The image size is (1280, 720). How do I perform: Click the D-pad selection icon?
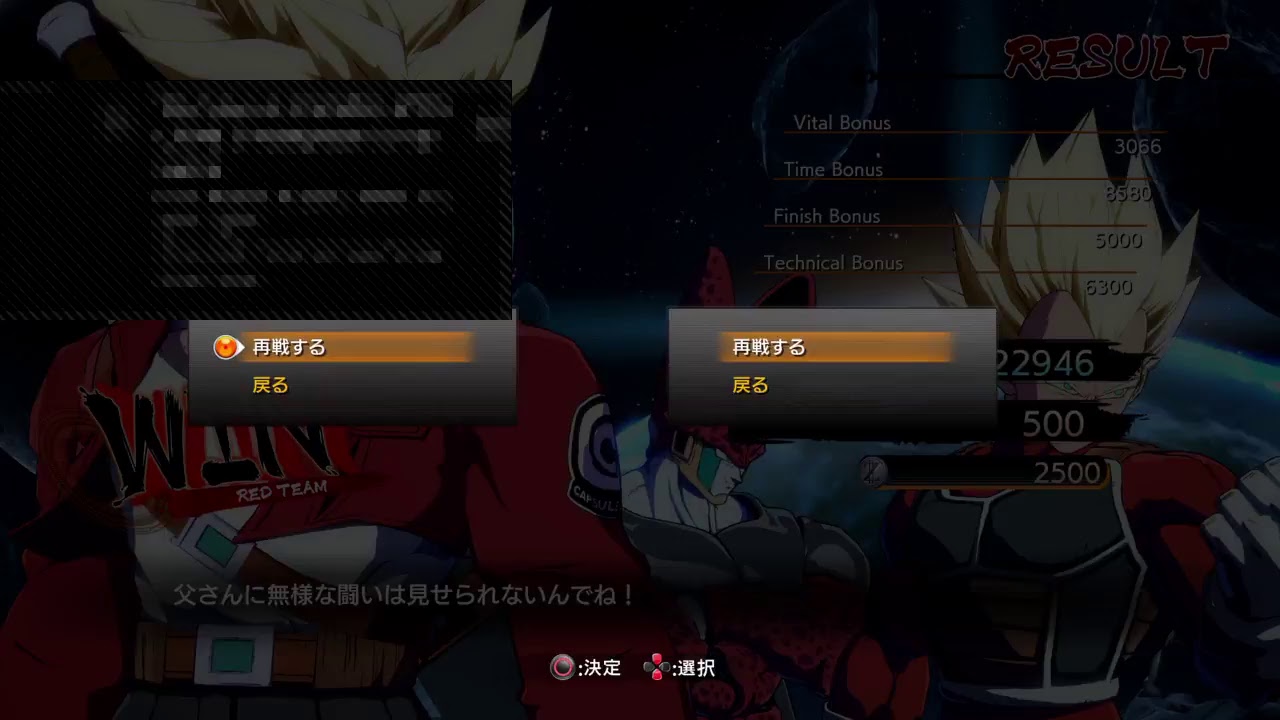pyautogui.click(x=656, y=668)
